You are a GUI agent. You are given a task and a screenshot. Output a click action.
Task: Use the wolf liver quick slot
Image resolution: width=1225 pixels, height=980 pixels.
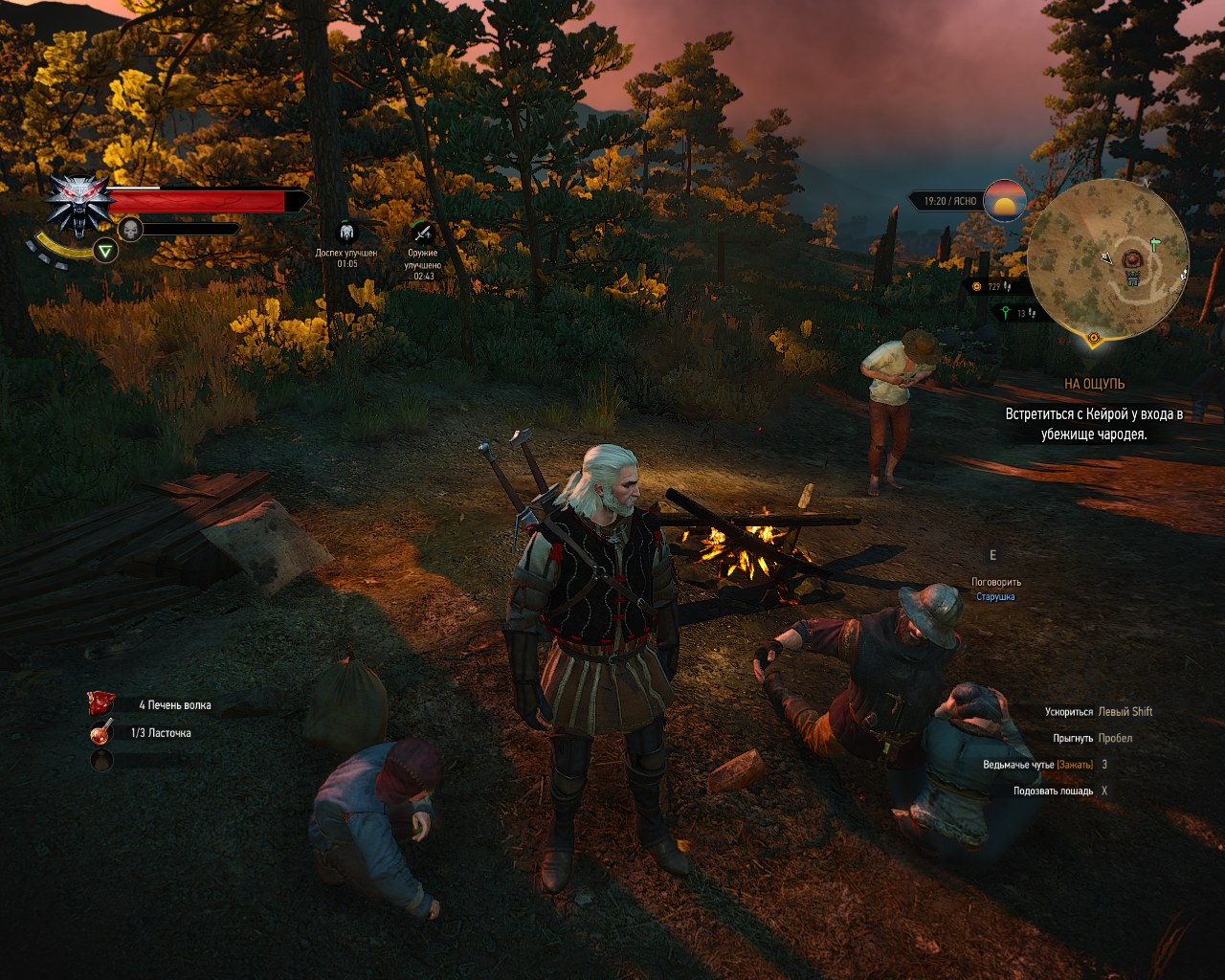101,704
